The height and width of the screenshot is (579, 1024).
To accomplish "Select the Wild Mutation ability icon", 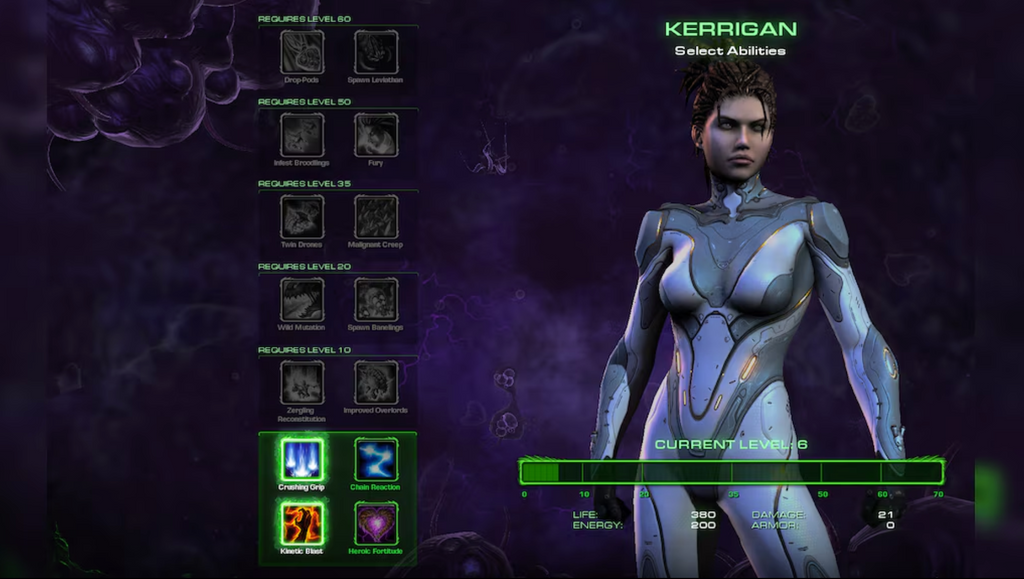I will point(302,299).
